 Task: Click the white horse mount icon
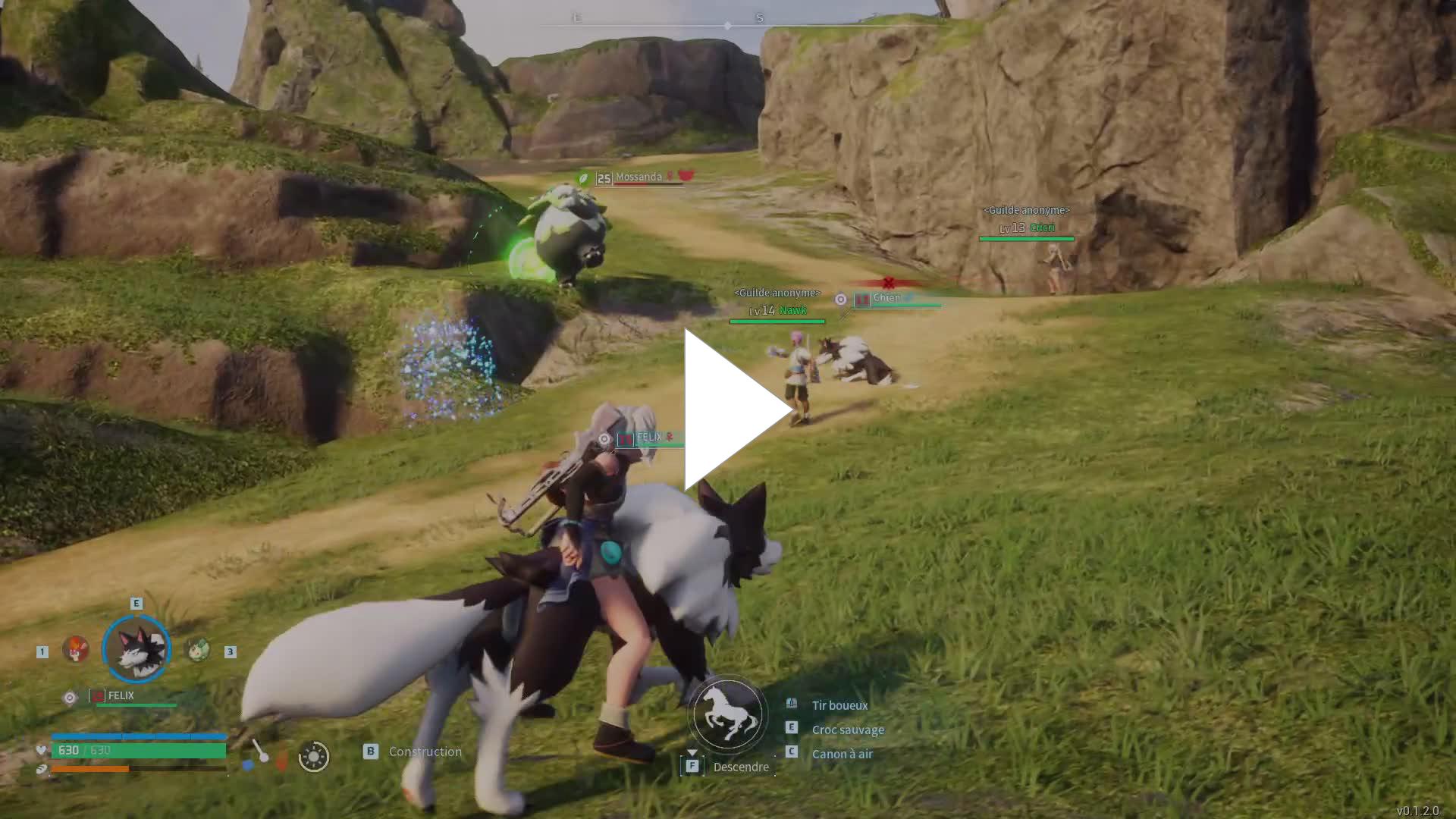tap(727, 714)
